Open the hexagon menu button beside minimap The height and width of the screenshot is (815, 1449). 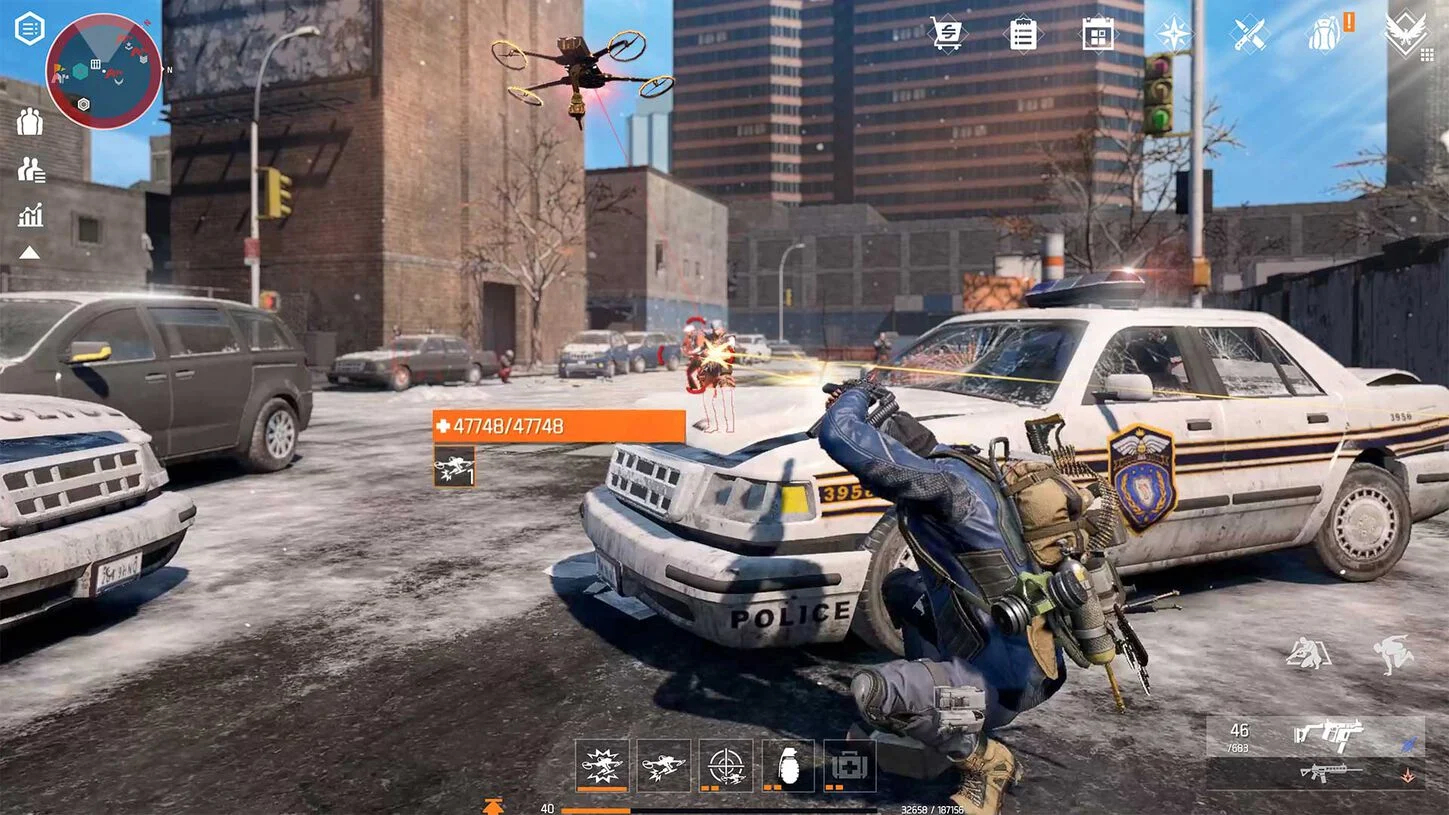pos(29,28)
